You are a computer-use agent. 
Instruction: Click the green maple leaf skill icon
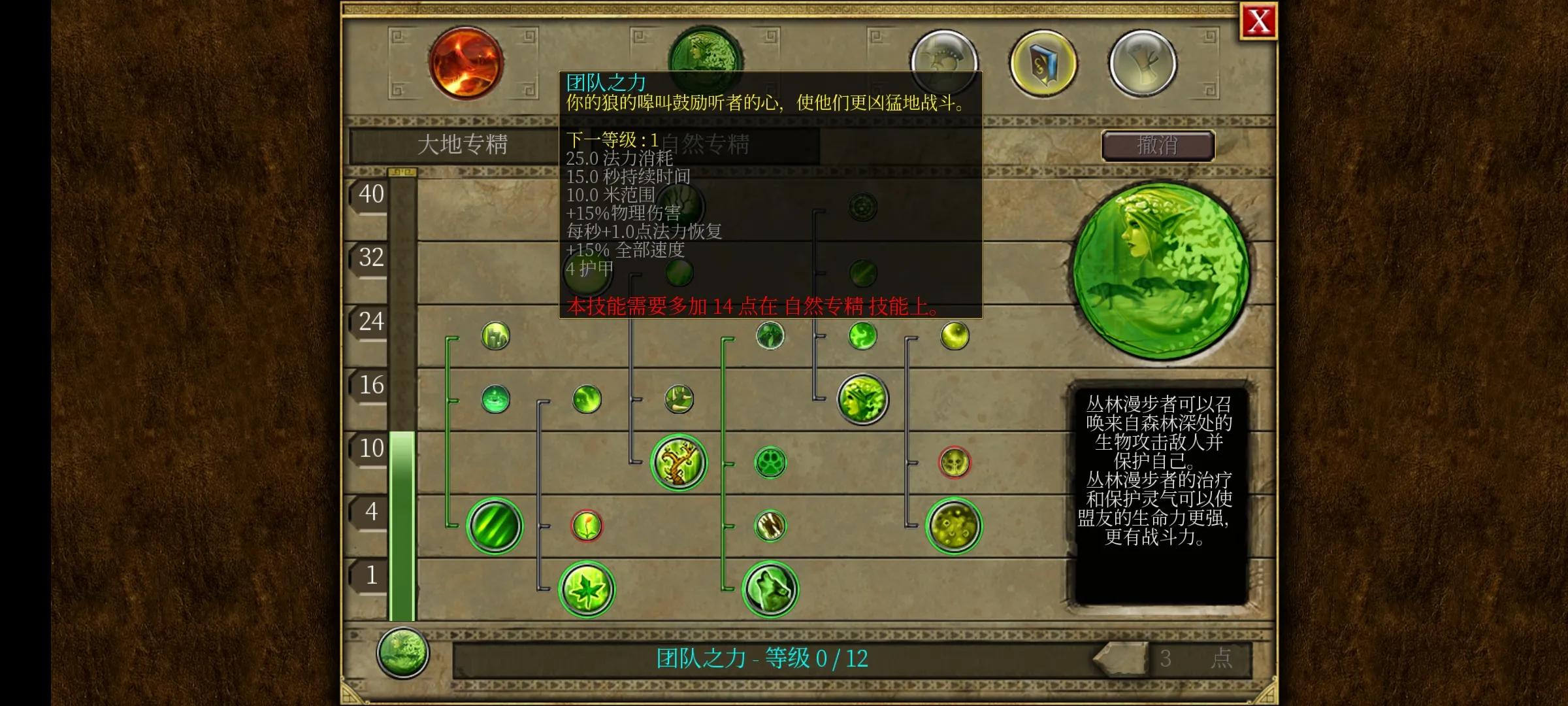(586, 589)
